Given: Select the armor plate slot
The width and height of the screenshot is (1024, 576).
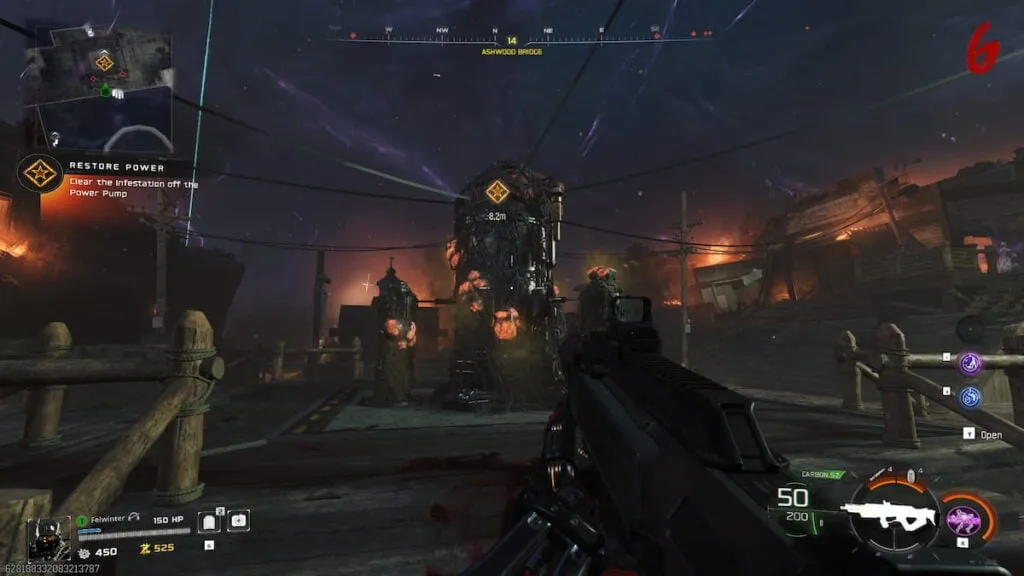Looking at the screenshot, I should tap(209, 521).
